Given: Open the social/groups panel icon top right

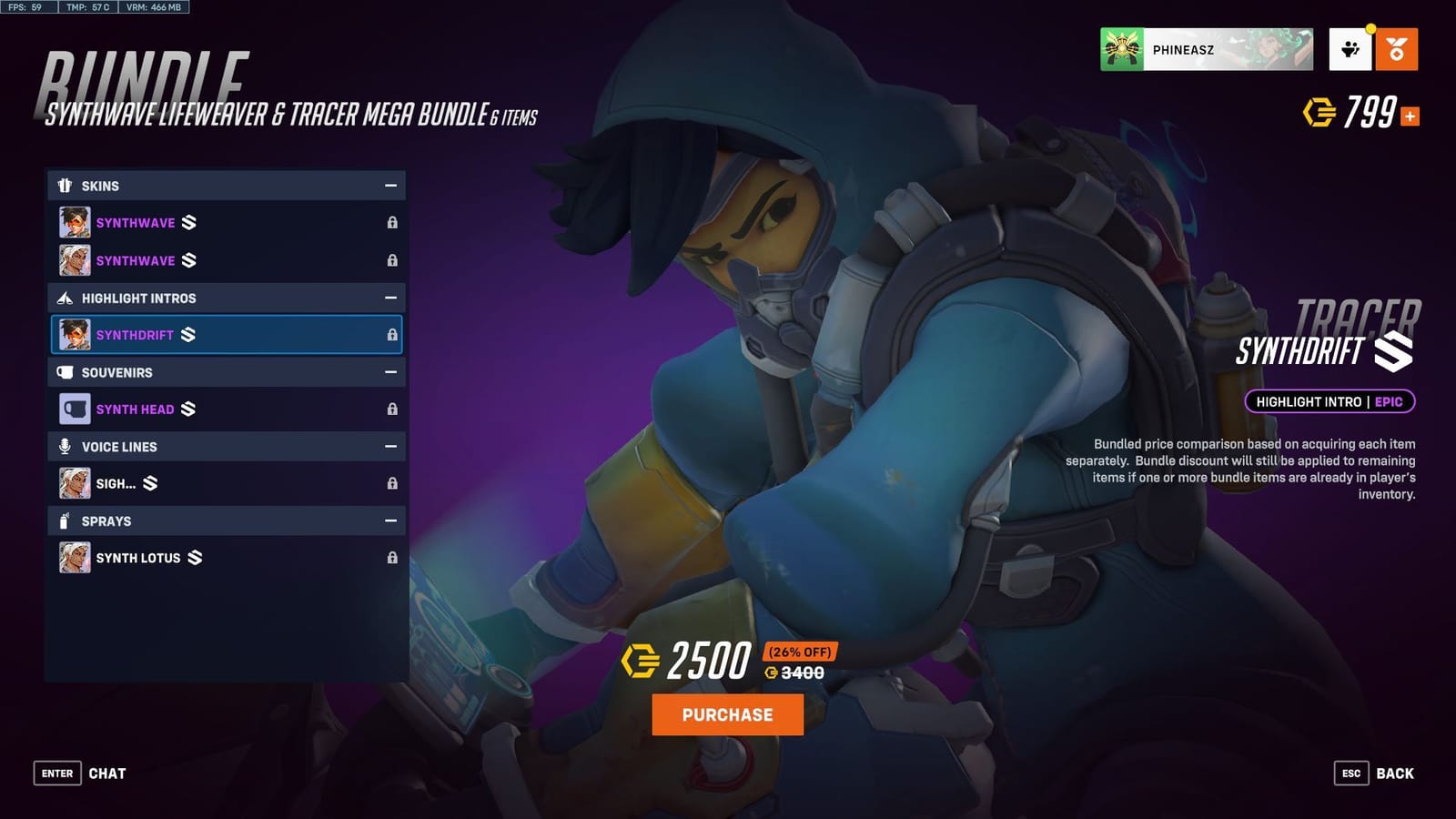Looking at the screenshot, I should (1350, 50).
